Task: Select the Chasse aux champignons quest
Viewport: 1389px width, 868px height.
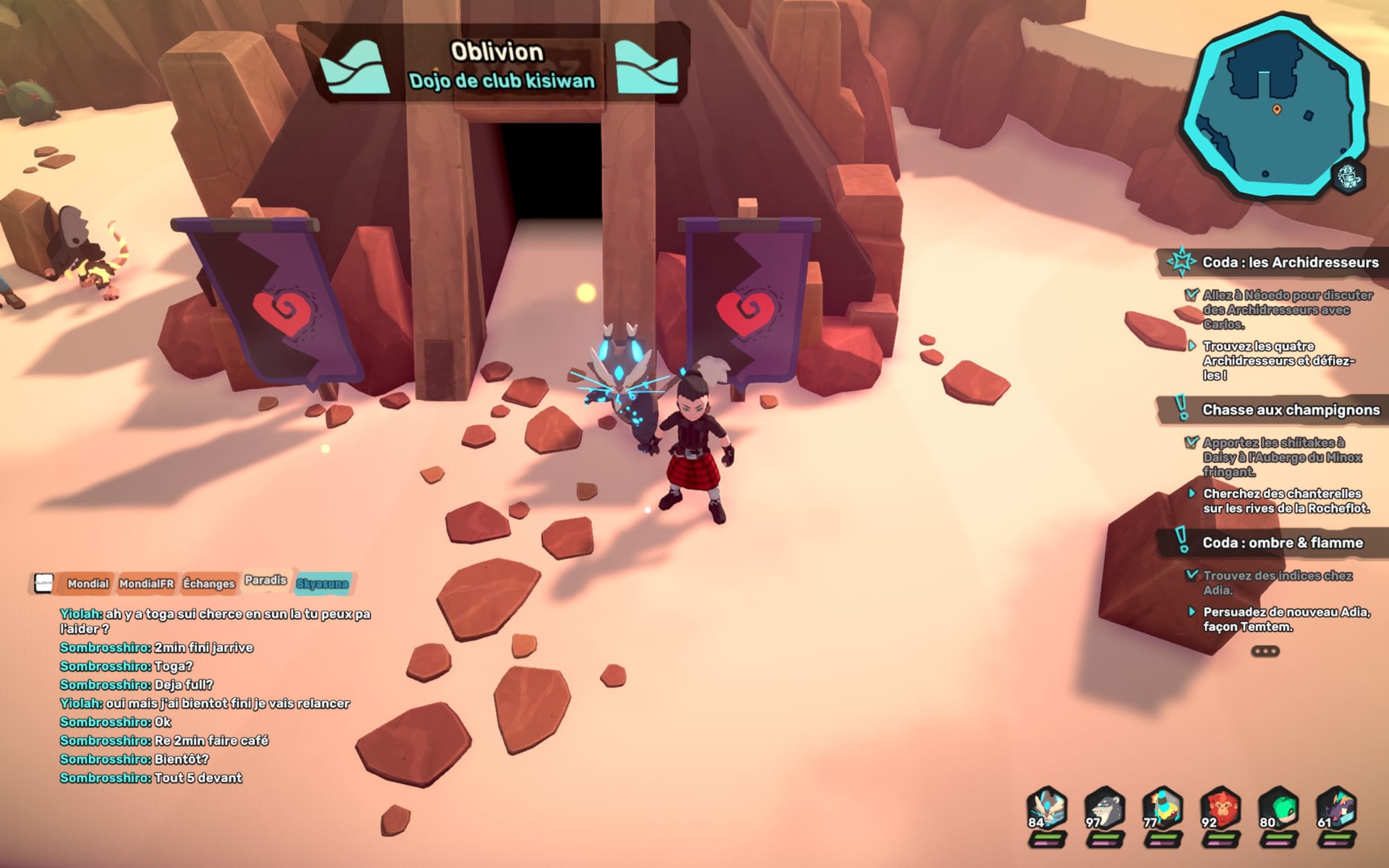Action: pyautogui.click(x=1290, y=410)
